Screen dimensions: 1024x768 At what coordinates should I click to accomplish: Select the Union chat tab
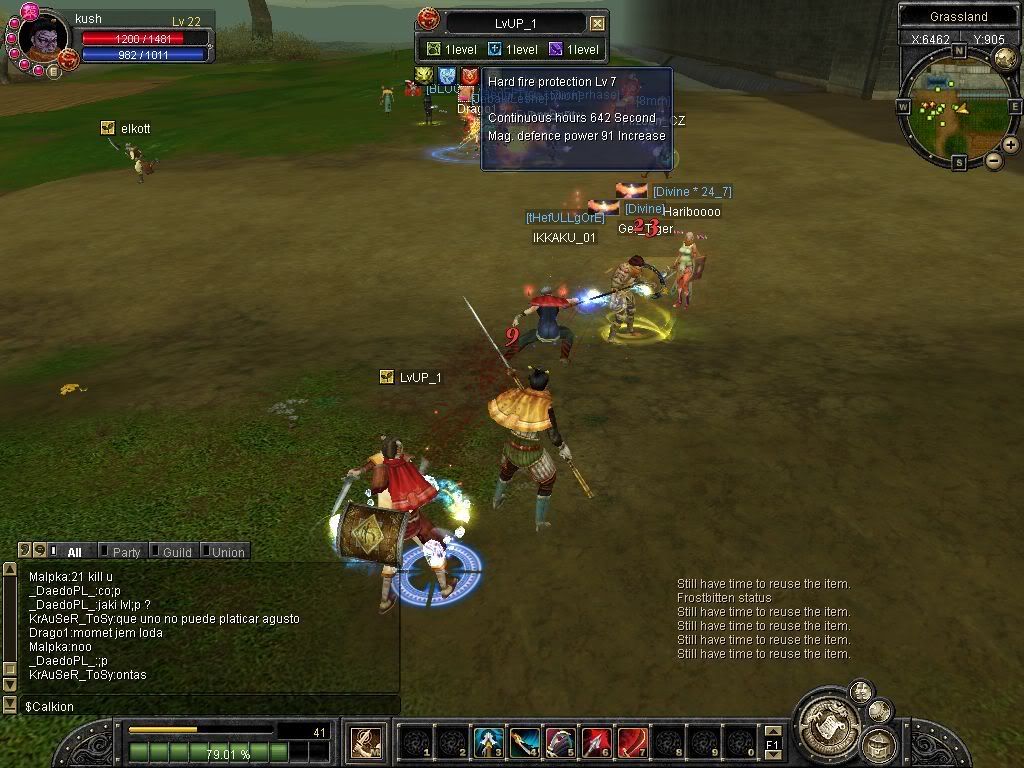227,551
